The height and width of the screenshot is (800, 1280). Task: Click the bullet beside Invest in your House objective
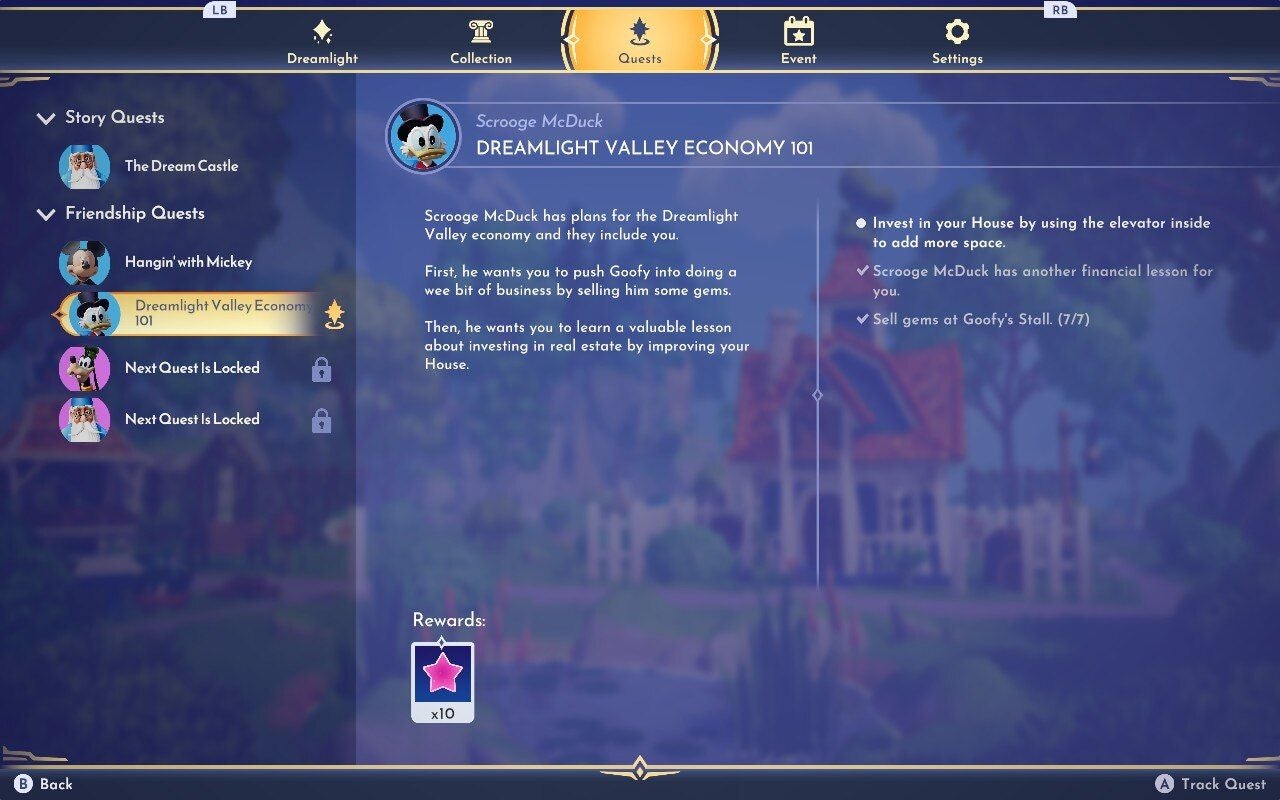click(x=862, y=222)
